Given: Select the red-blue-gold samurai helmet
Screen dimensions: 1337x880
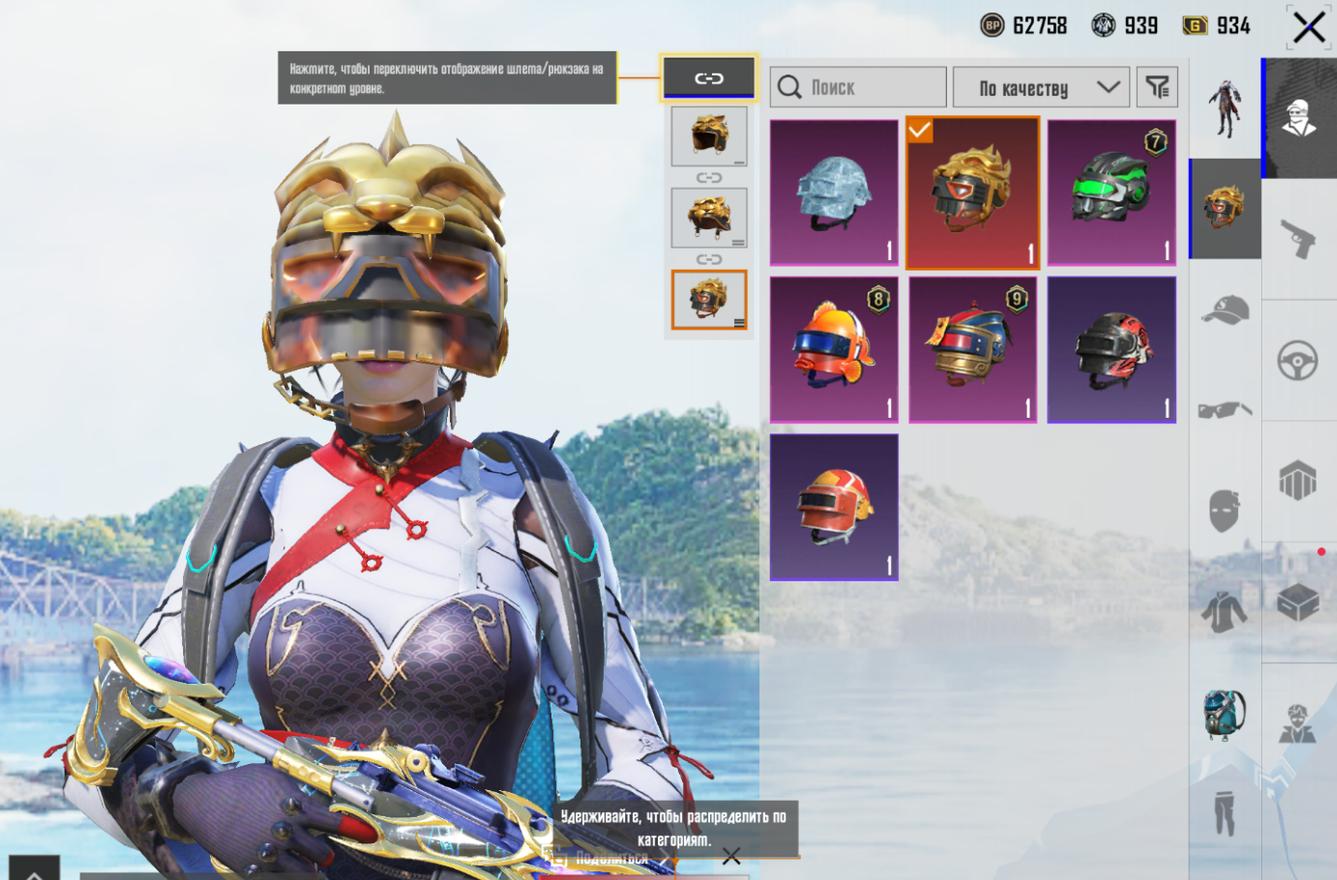Looking at the screenshot, I should [x=972, y=349].
